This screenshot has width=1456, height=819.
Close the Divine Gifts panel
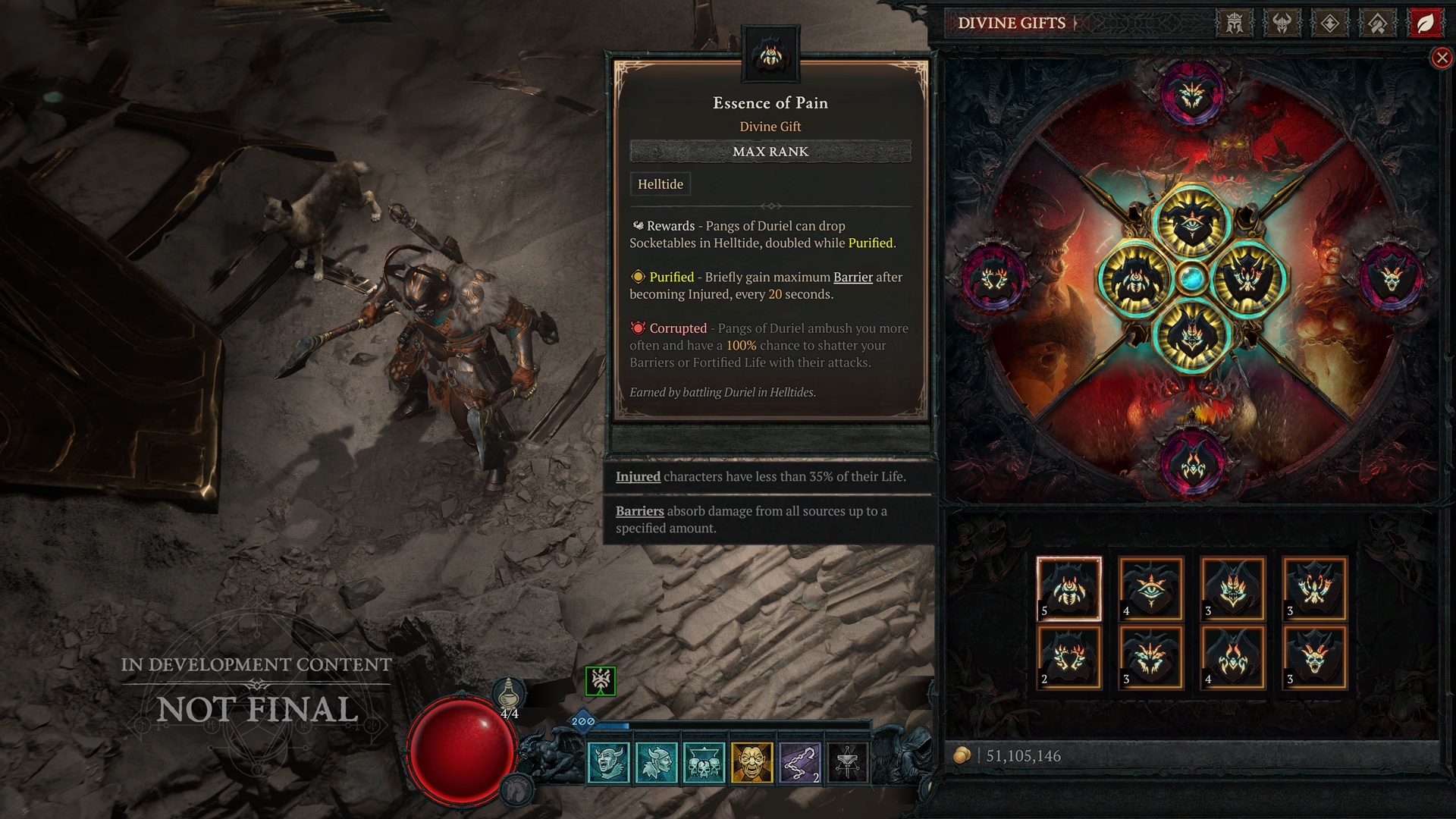1443,58
